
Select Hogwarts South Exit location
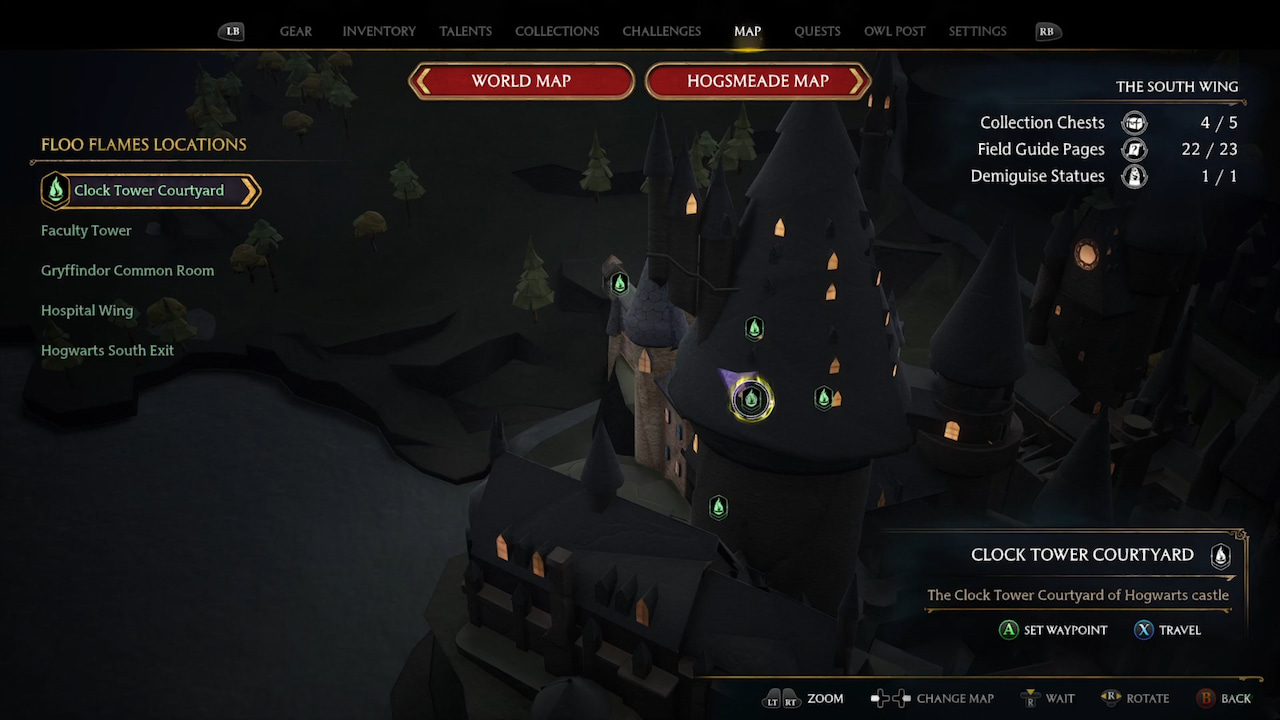[107, 350]
